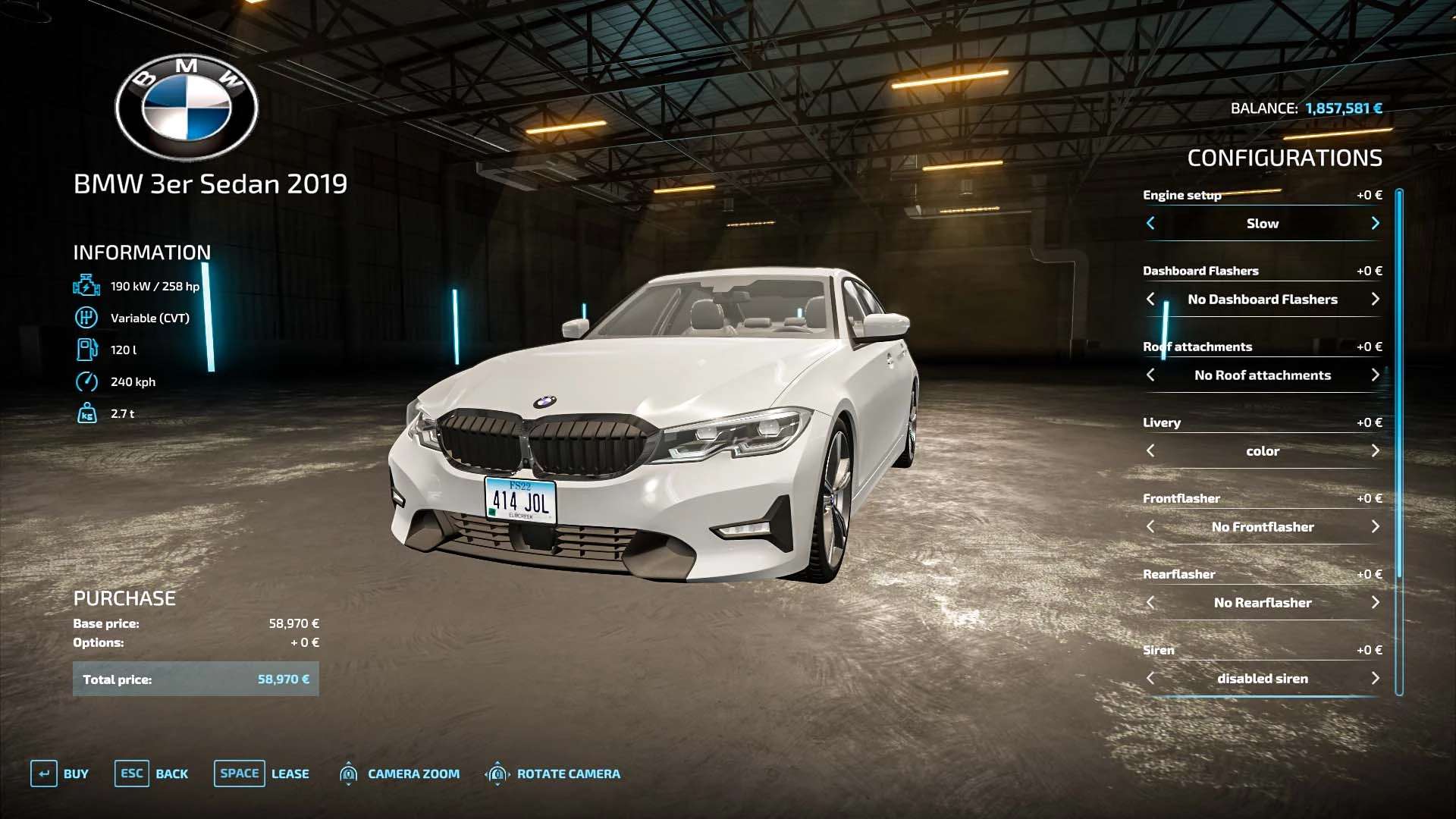Cycle Dashboard Flashers to next option

pyautogui.click(x=1375, y=299)
